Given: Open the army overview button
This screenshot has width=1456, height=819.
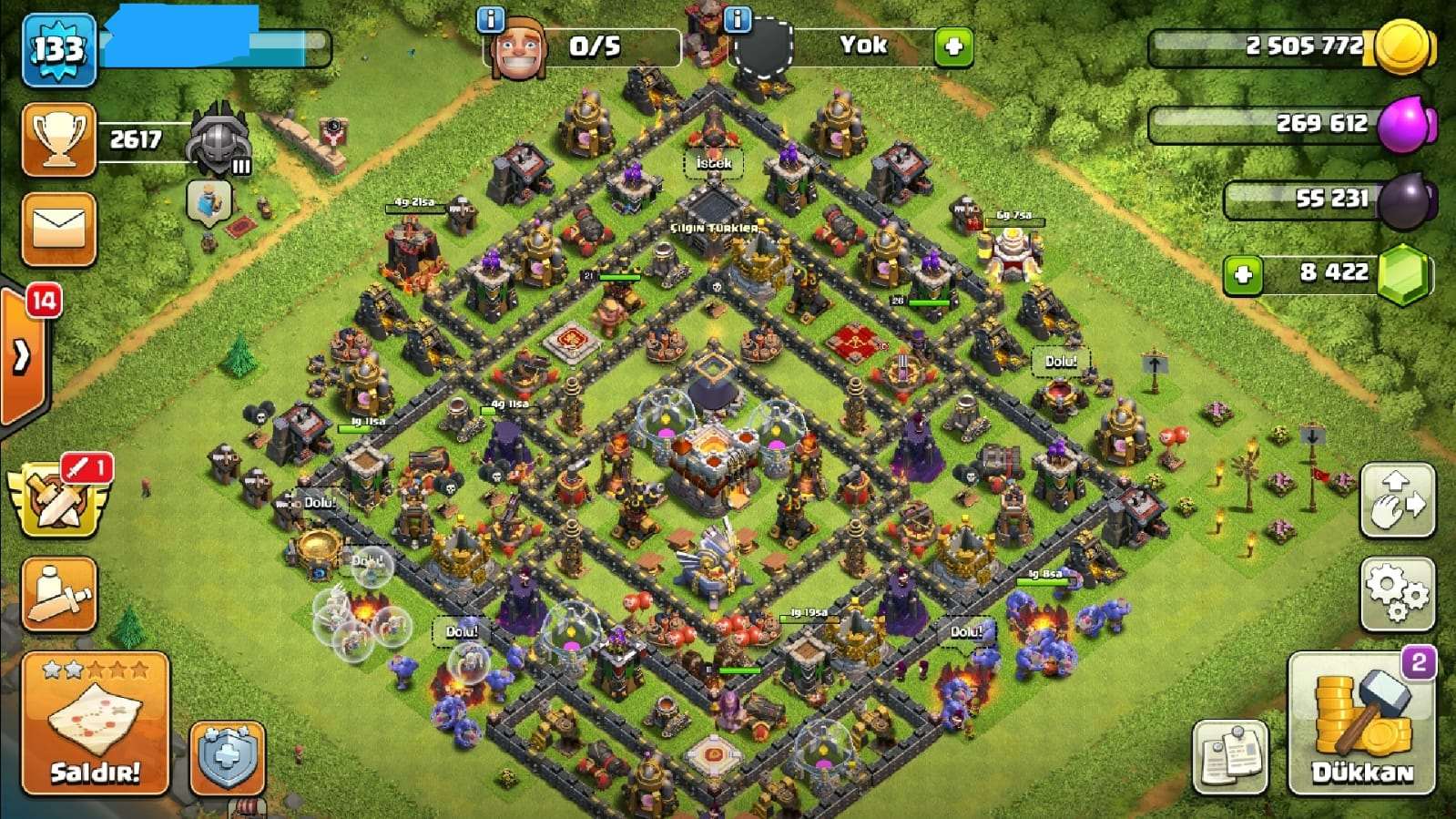Looking at the screenshot, I should click(x=59, y=594).
